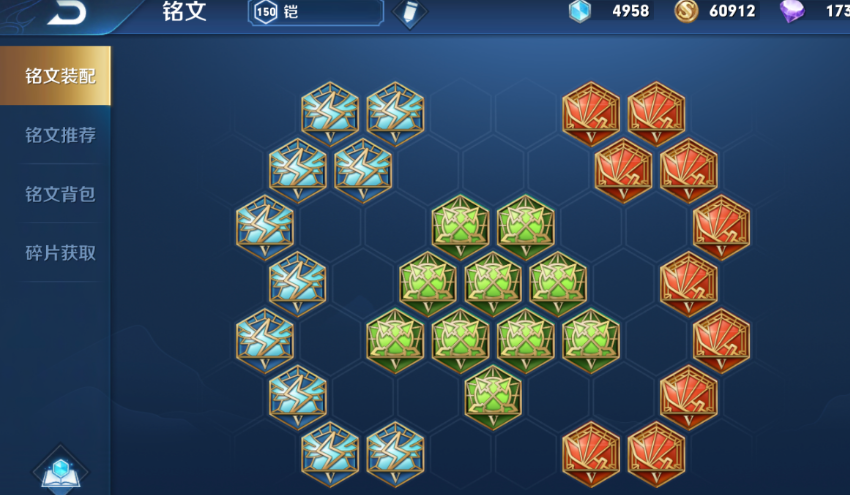Open the 铠 rune page selector
The height and width of the screenshot is (495, 850).
click(316, 12)
